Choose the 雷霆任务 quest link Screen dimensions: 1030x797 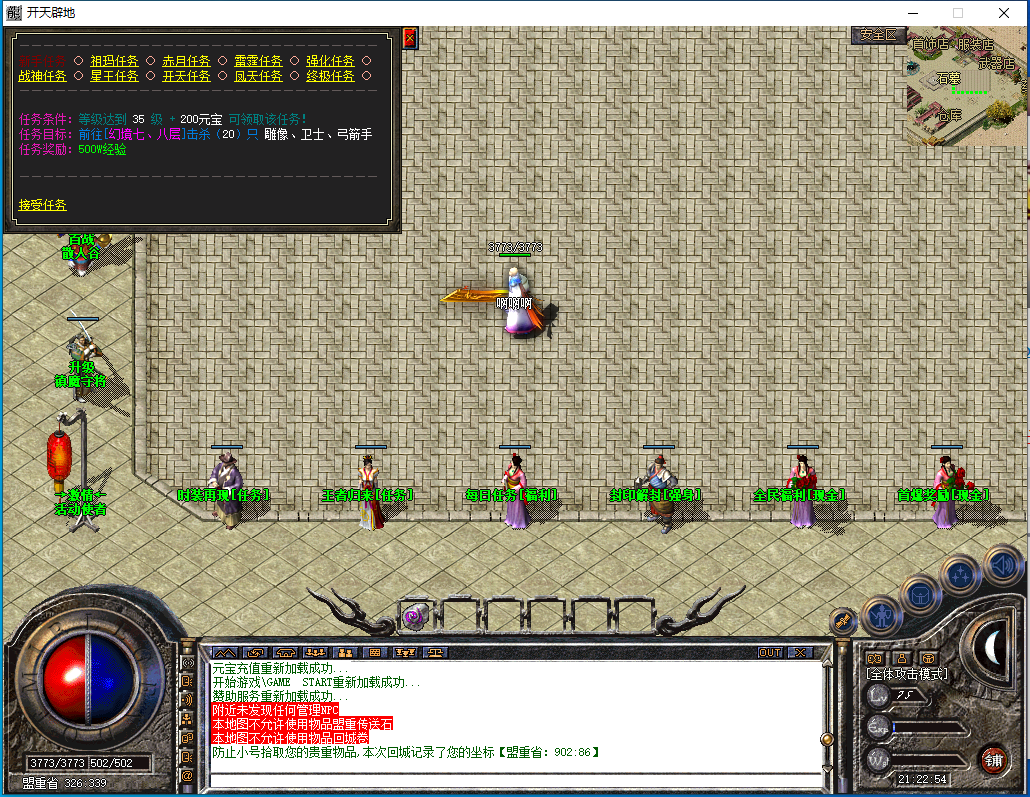(x=258, y=61)
